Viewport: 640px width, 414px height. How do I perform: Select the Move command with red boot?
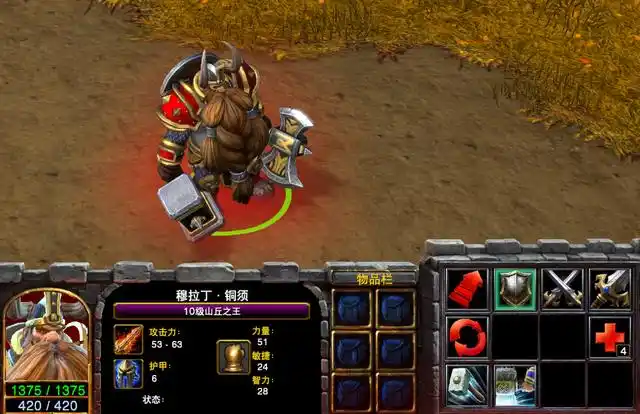[467, 289]
